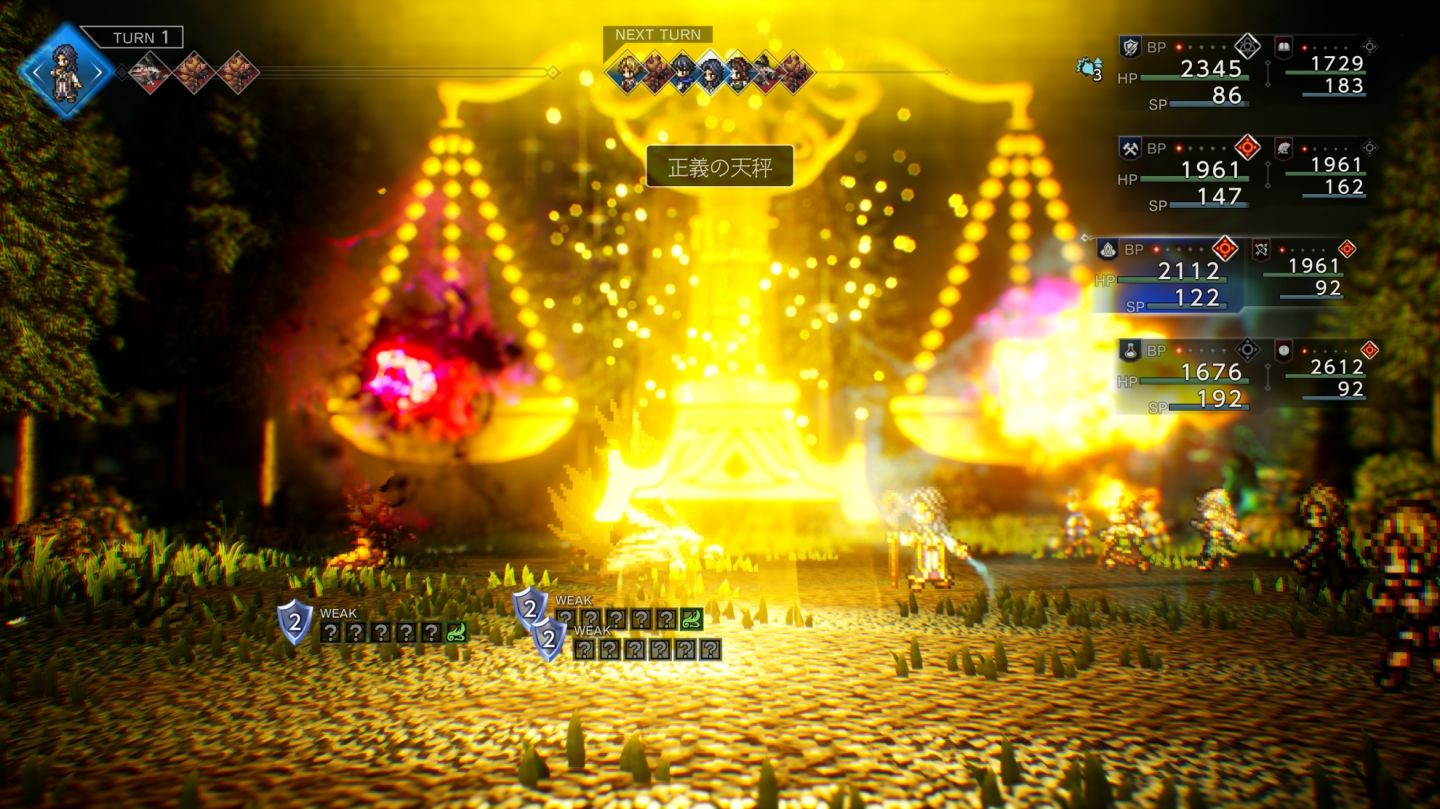Click the 正義の天秤 skill name banner
The image size is (1440, 809).
coord(719,166)
